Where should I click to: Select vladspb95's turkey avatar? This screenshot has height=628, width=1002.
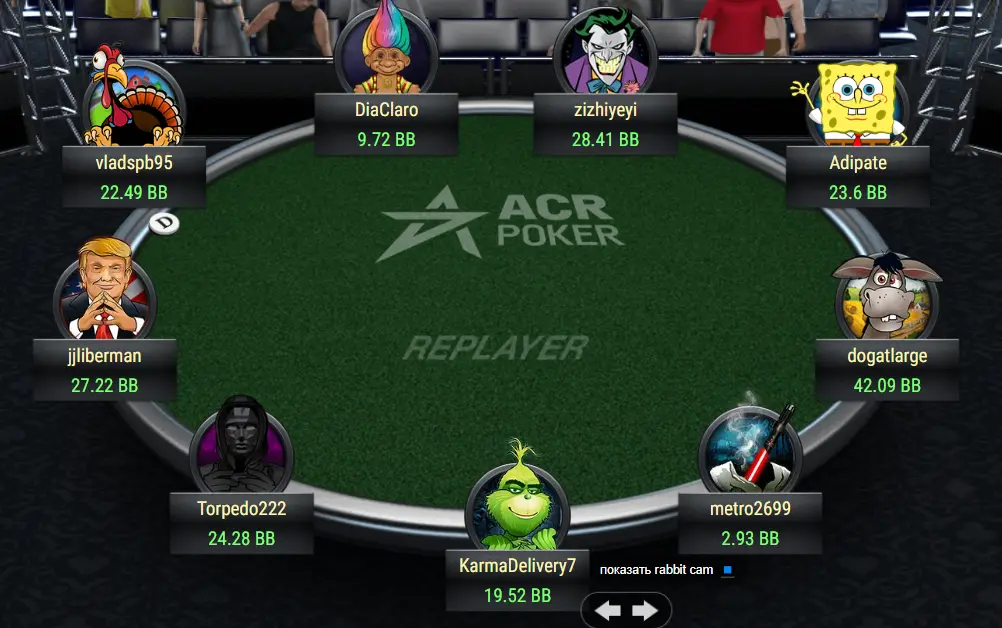(133, 103)
